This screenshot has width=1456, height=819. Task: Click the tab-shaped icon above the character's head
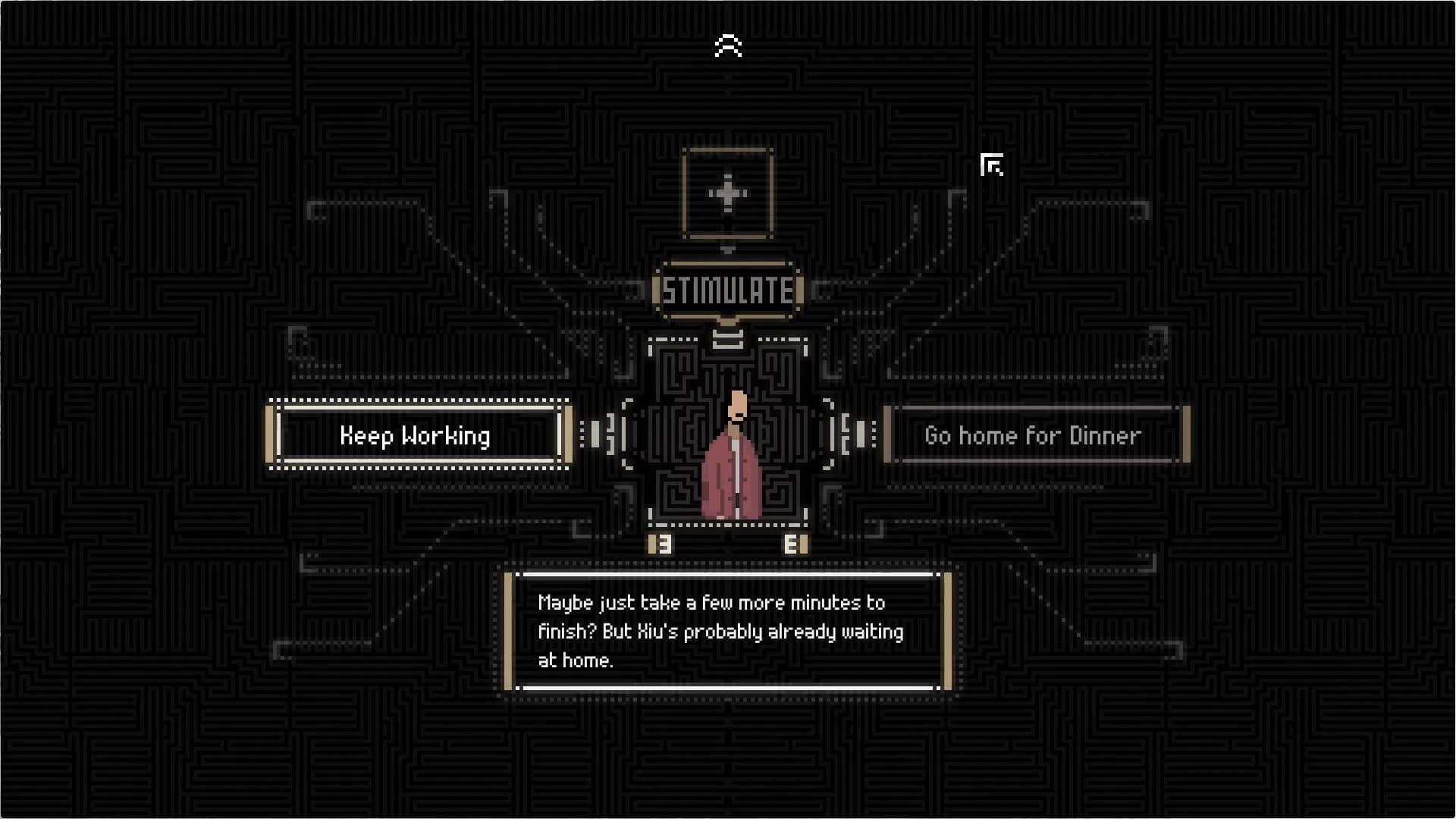click(726, 340)
